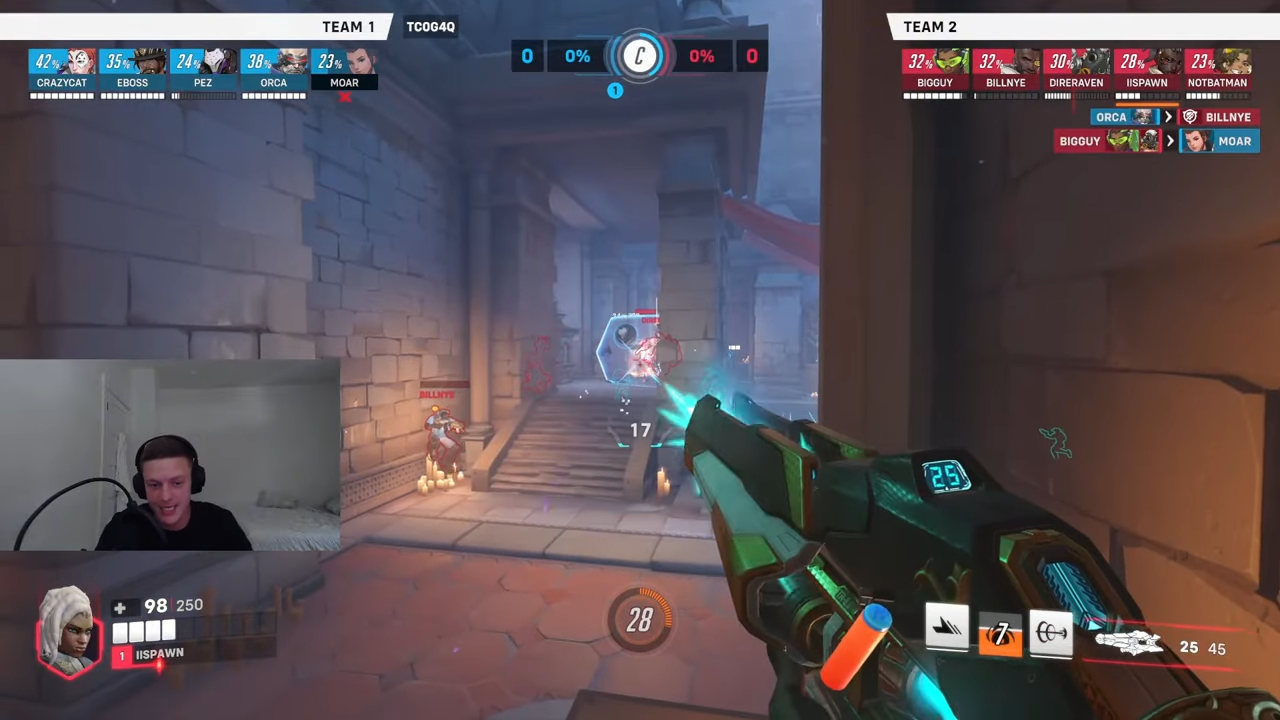Click the ultimate charge meter showing 28
The width and height of the screenshot is (1280, 720).
click(640, 621)
